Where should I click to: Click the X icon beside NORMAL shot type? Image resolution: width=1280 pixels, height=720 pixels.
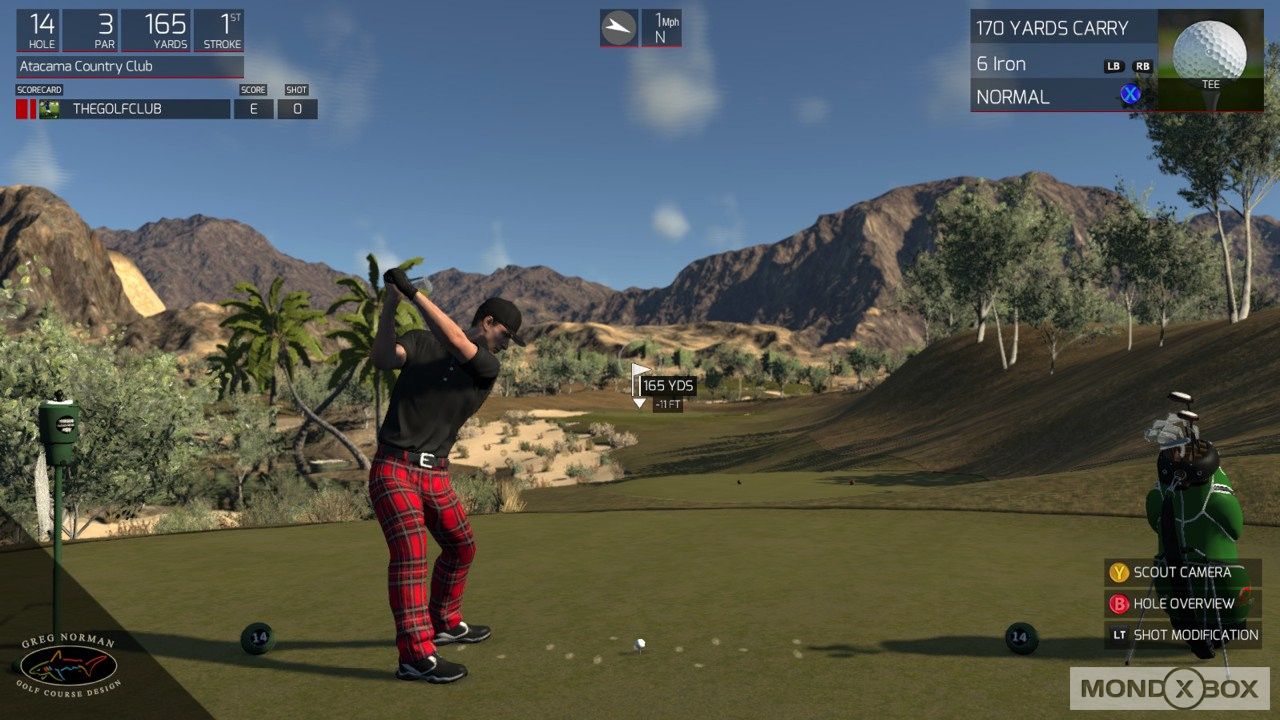[x=1129, y=96]
